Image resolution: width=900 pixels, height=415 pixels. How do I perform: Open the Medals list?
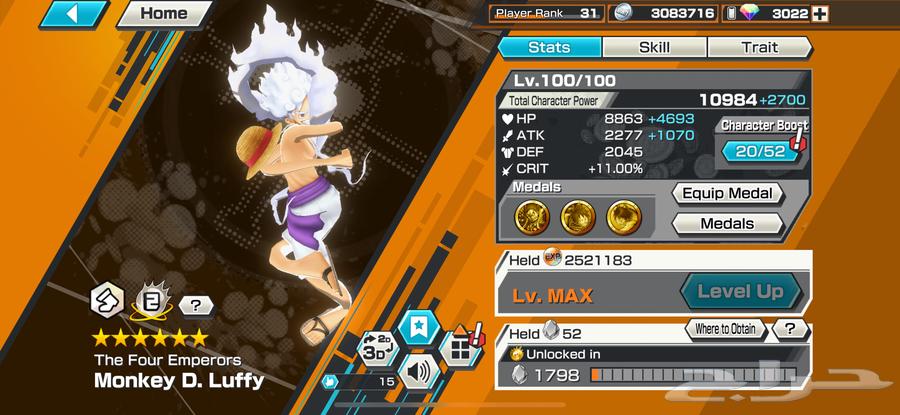(726, 224)
